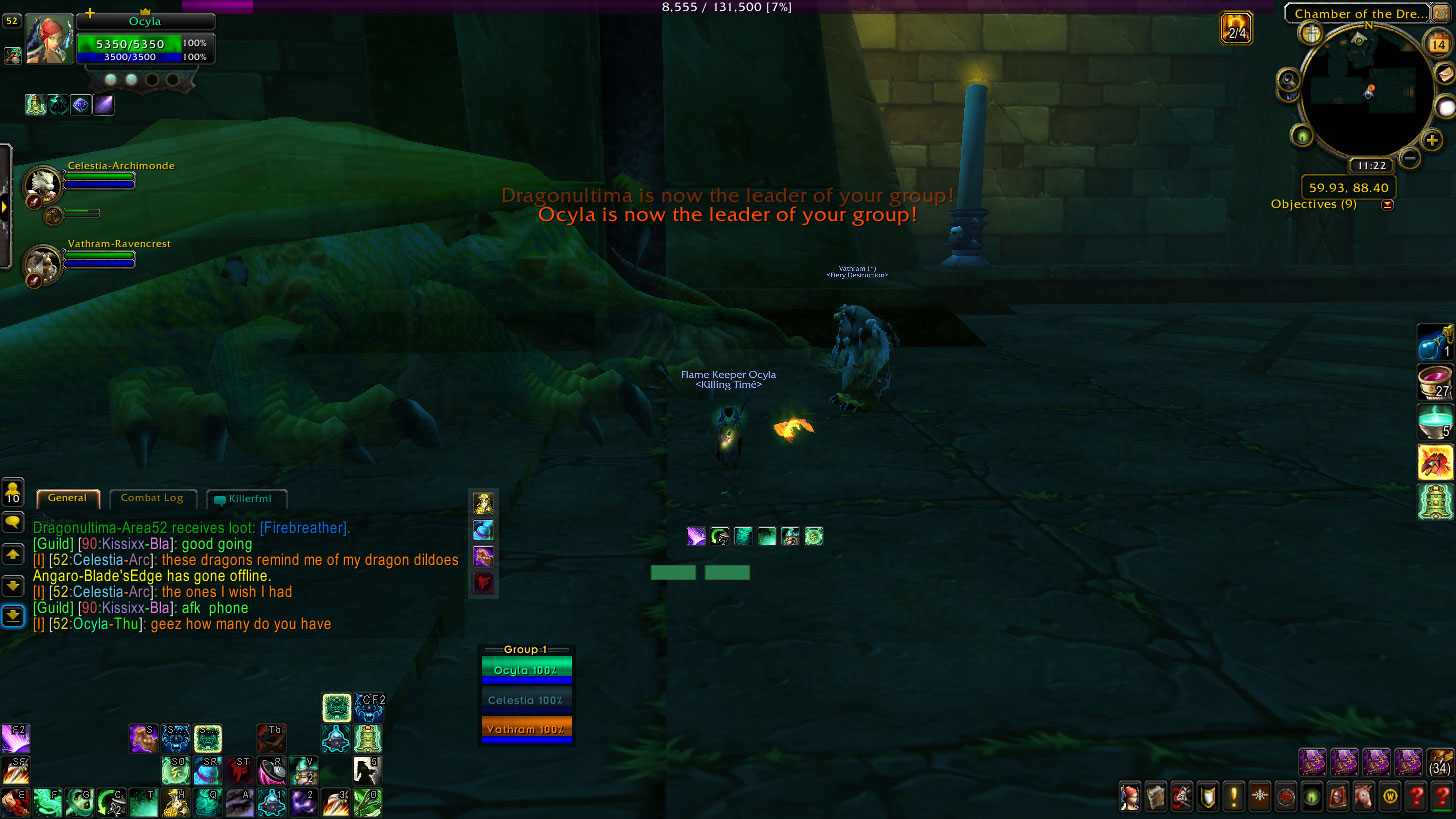1456x819 pixels.
Task: Open the mount collection horse icon
Action: click(1363, 797)
